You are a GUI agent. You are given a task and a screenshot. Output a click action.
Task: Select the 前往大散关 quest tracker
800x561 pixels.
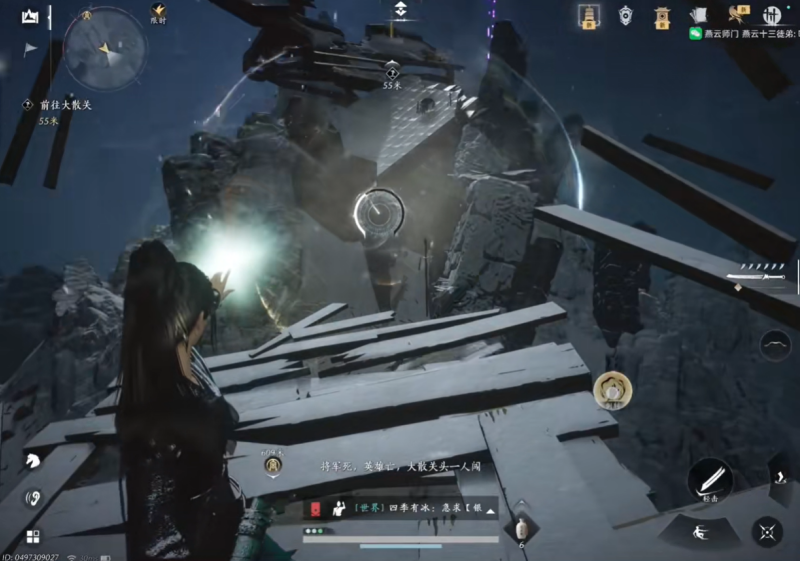coord(58,105)
